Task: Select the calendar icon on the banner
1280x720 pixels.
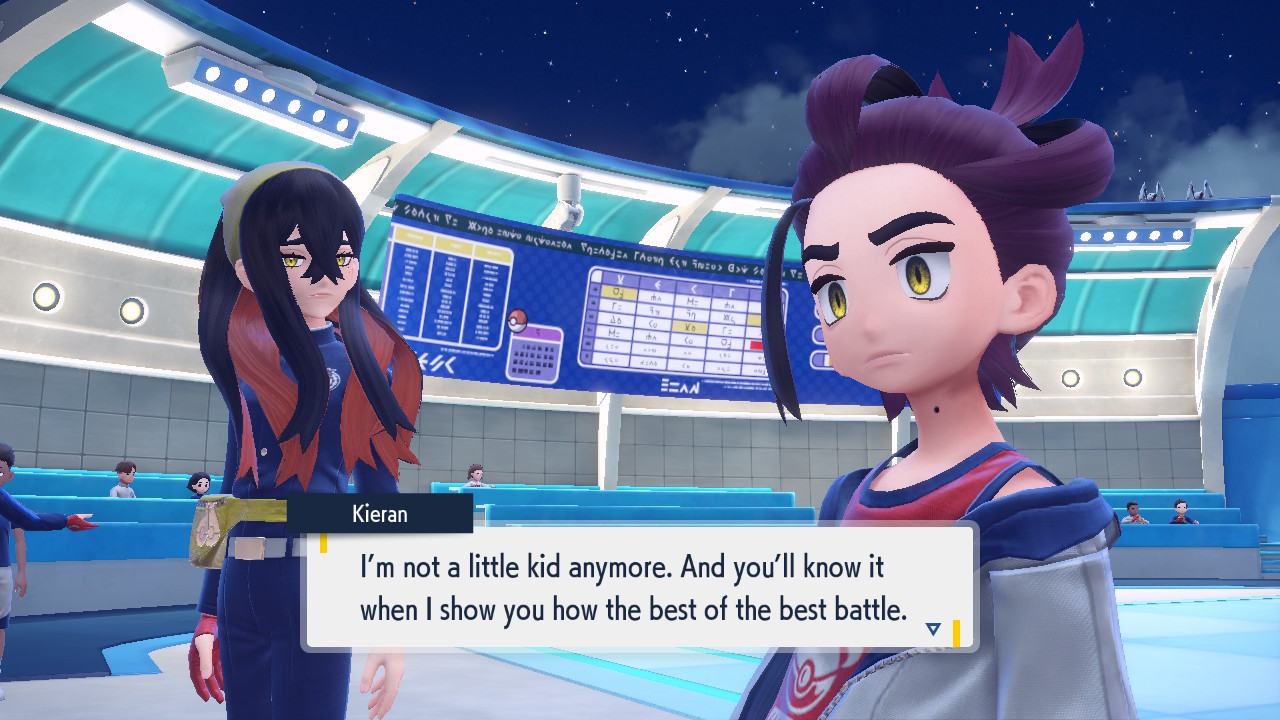Action: [537, 355]
